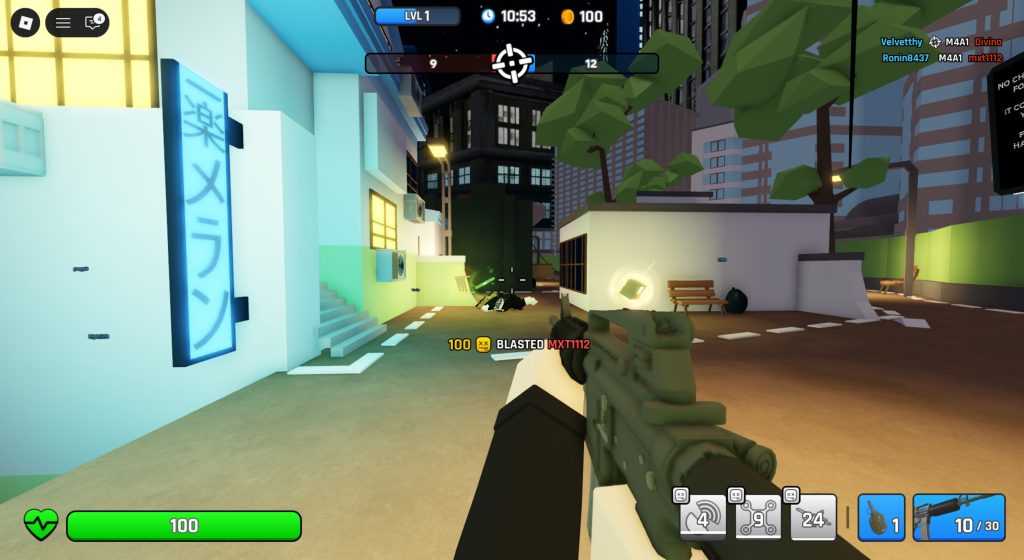The width and height of the screenshot is (1024, 560).
Task: Open the chat with 4 unread messages
Action: 93,22
